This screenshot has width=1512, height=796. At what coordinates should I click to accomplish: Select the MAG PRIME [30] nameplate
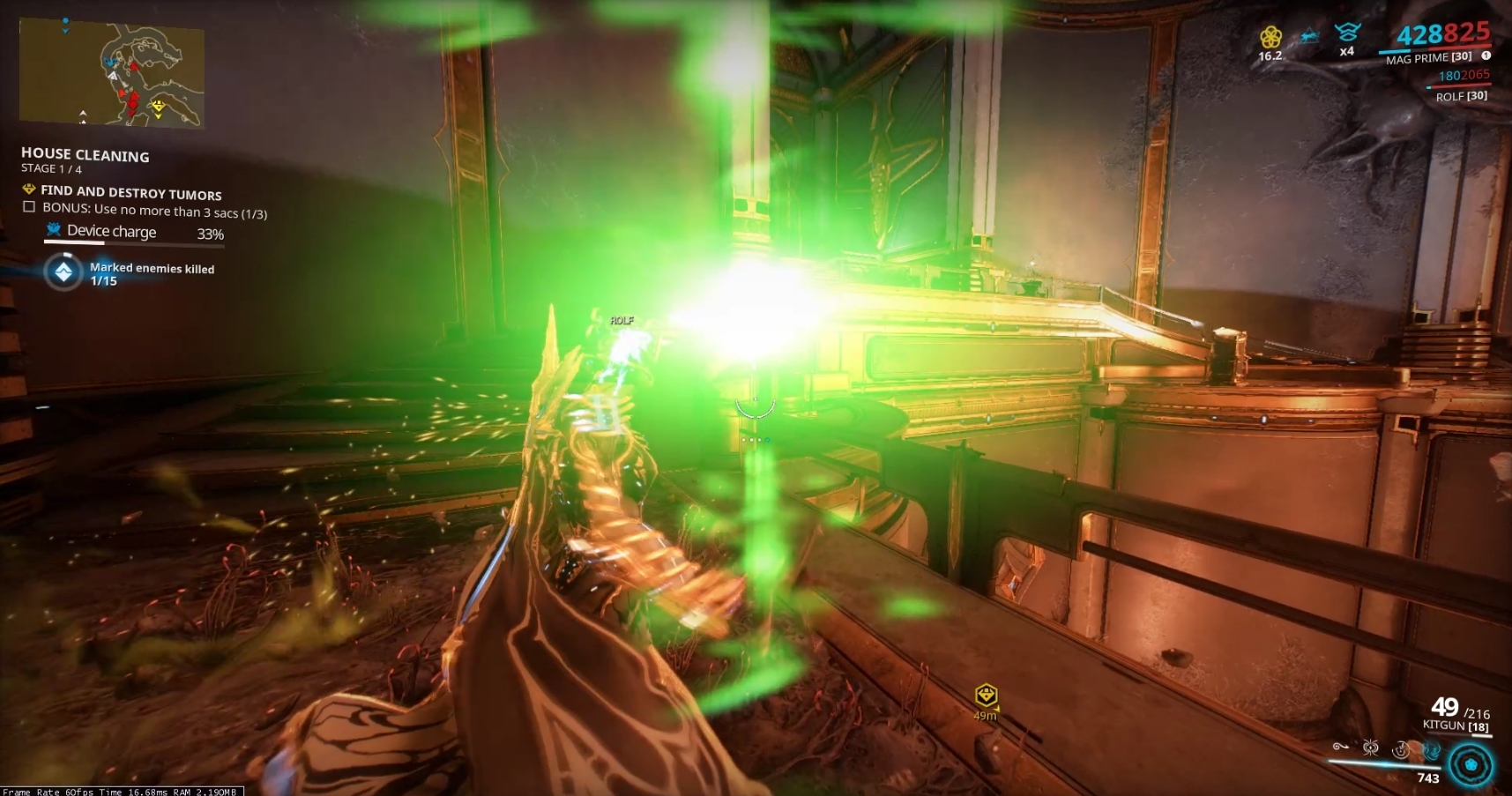coord(1428,58)
